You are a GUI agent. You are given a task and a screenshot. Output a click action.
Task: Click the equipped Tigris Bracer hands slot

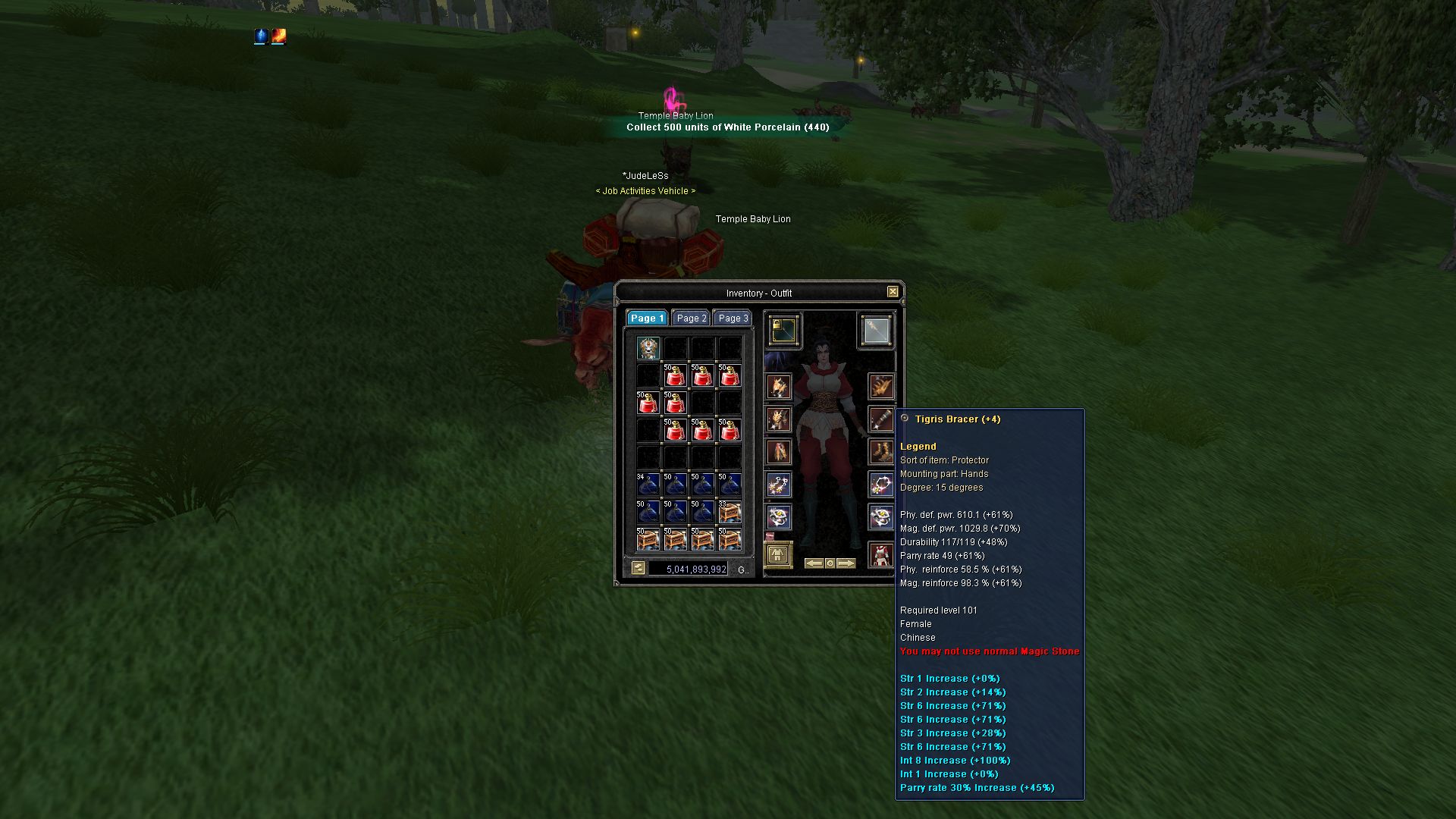pos(881,419)
